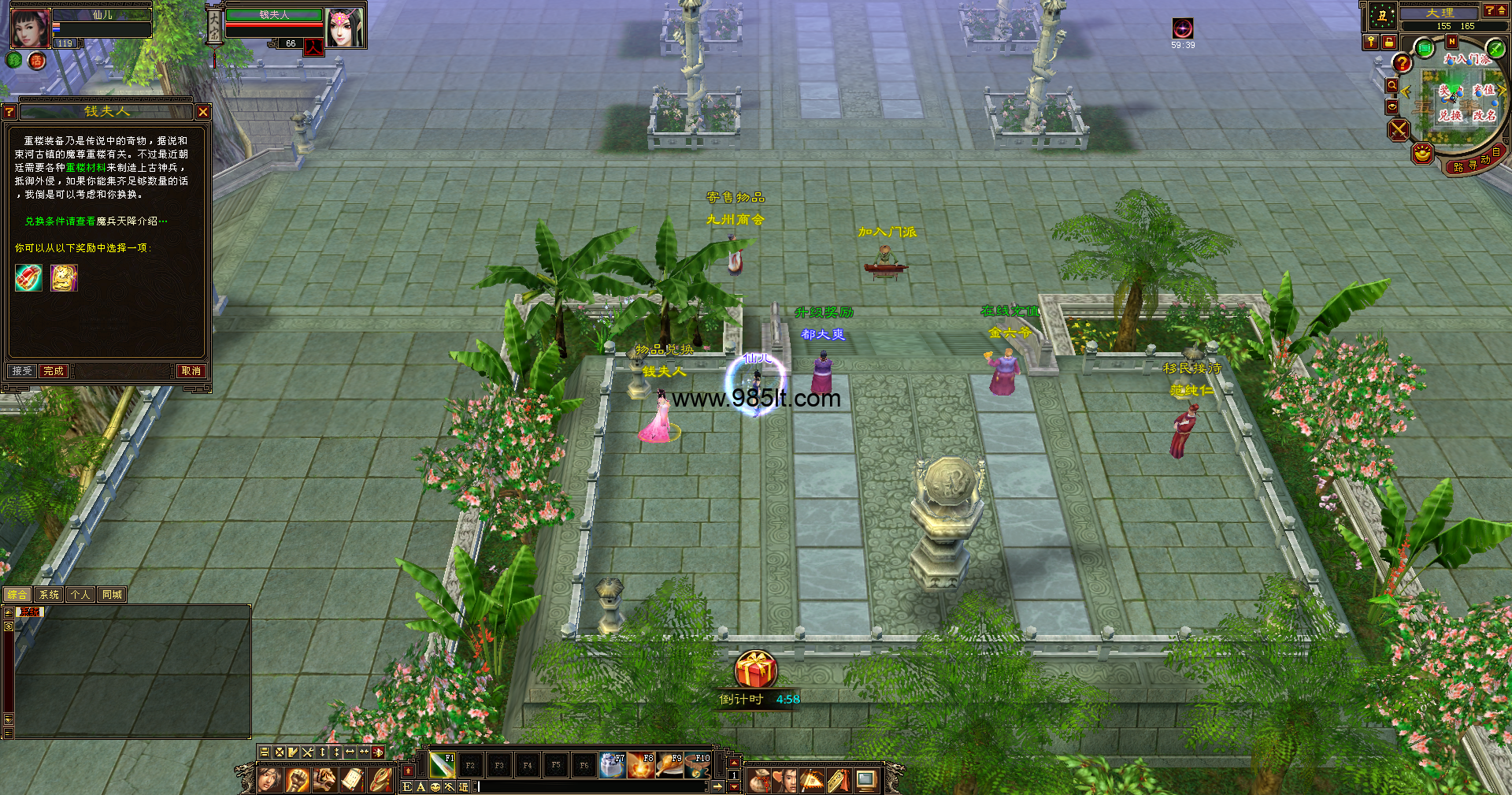Viewport: 1512px width, 795px height.
Task: Choose the golden armor reward item
Action: coord(64,278)
